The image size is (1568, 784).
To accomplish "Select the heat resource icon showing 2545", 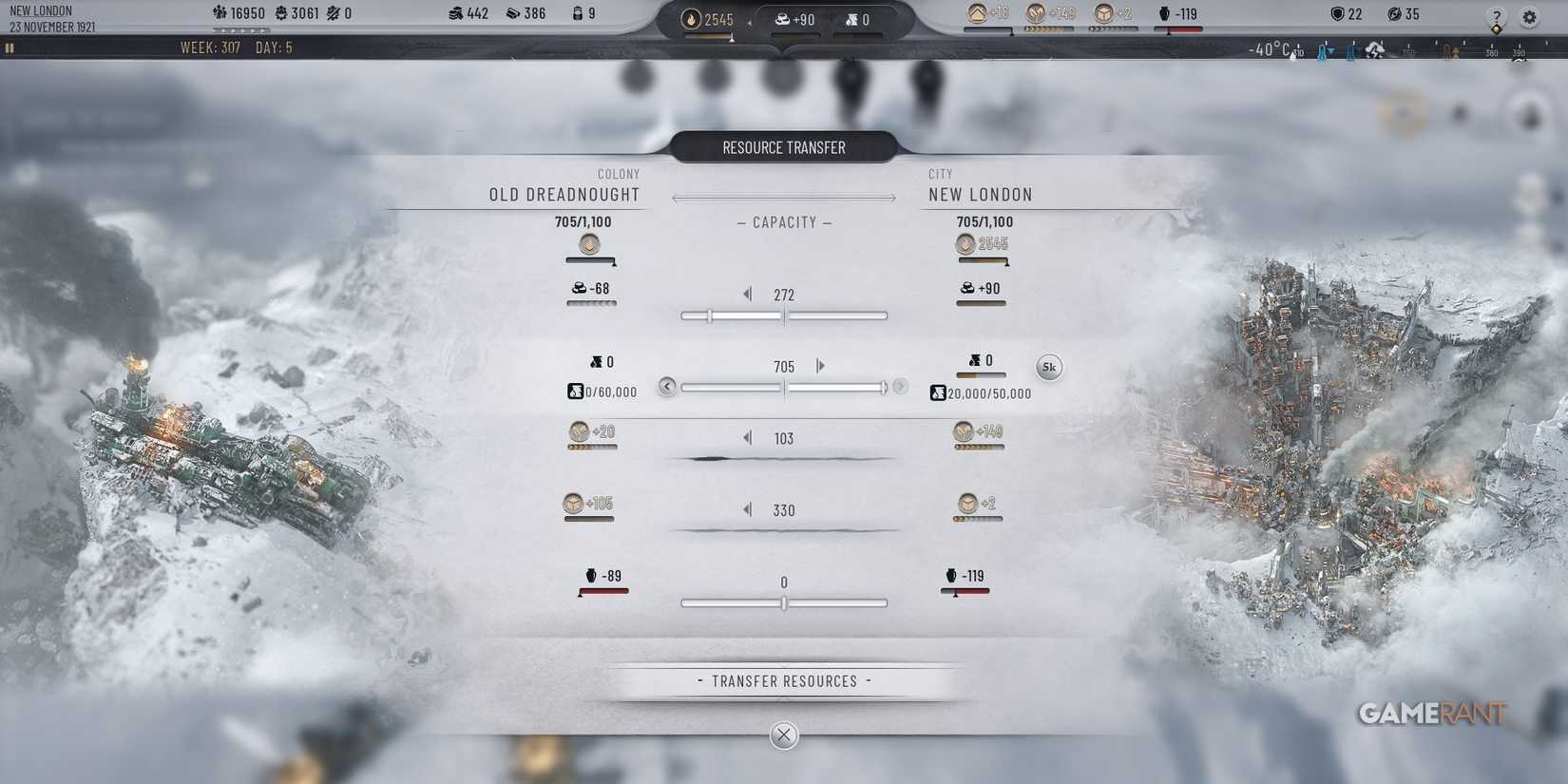I will (x=690, y=18).
